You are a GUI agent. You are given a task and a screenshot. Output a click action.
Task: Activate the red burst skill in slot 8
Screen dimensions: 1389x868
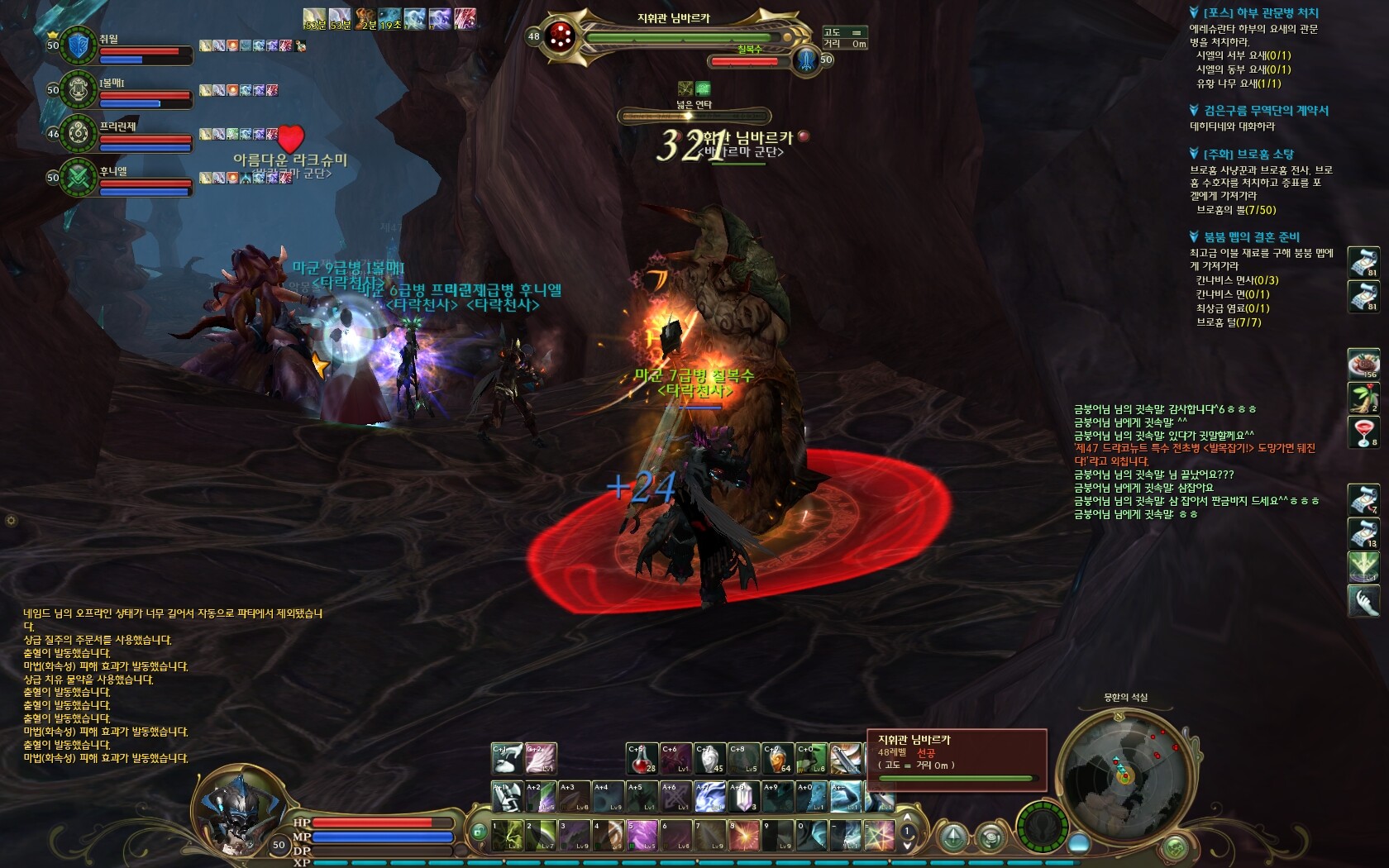click(x=743, y=836)
